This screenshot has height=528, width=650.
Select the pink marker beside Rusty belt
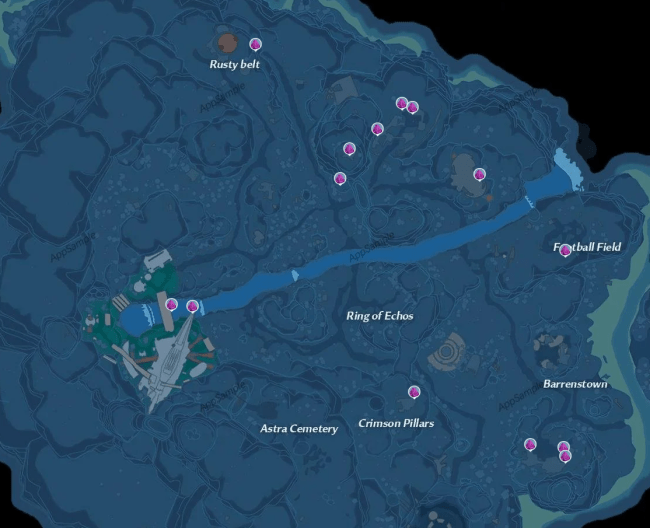pos(255,44)
